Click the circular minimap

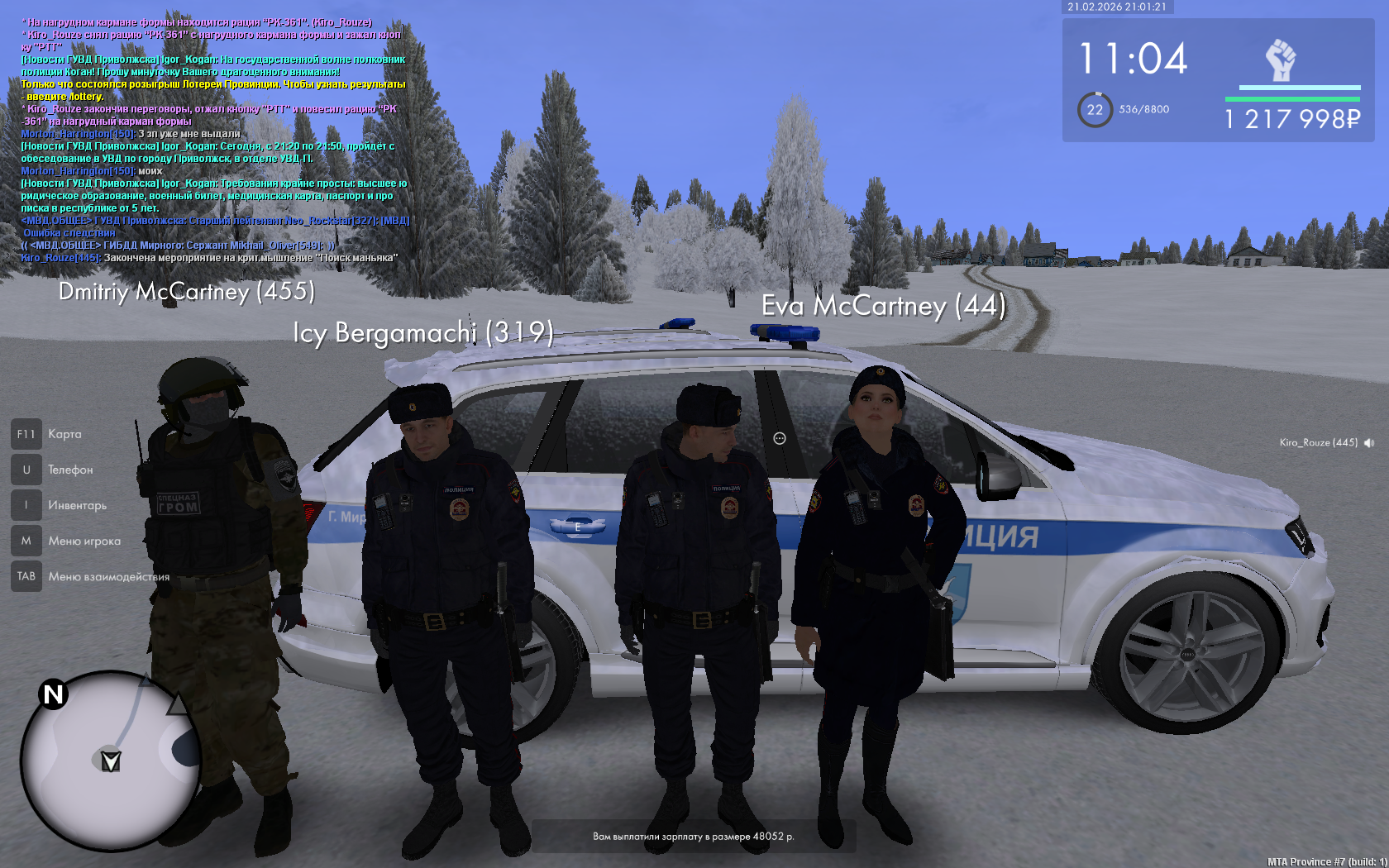pyautogui.click(x=110, y=761)
